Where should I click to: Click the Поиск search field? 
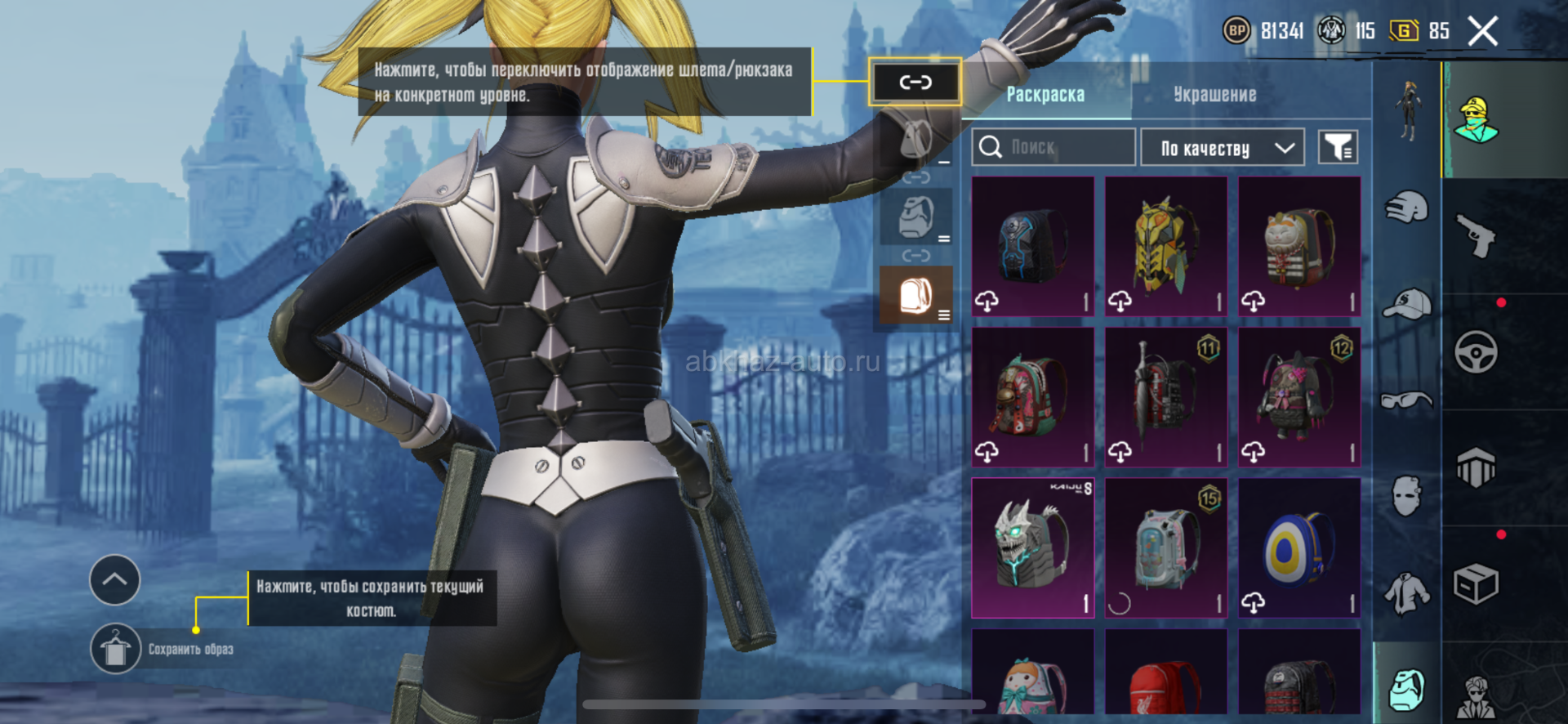coord(1053,147)
